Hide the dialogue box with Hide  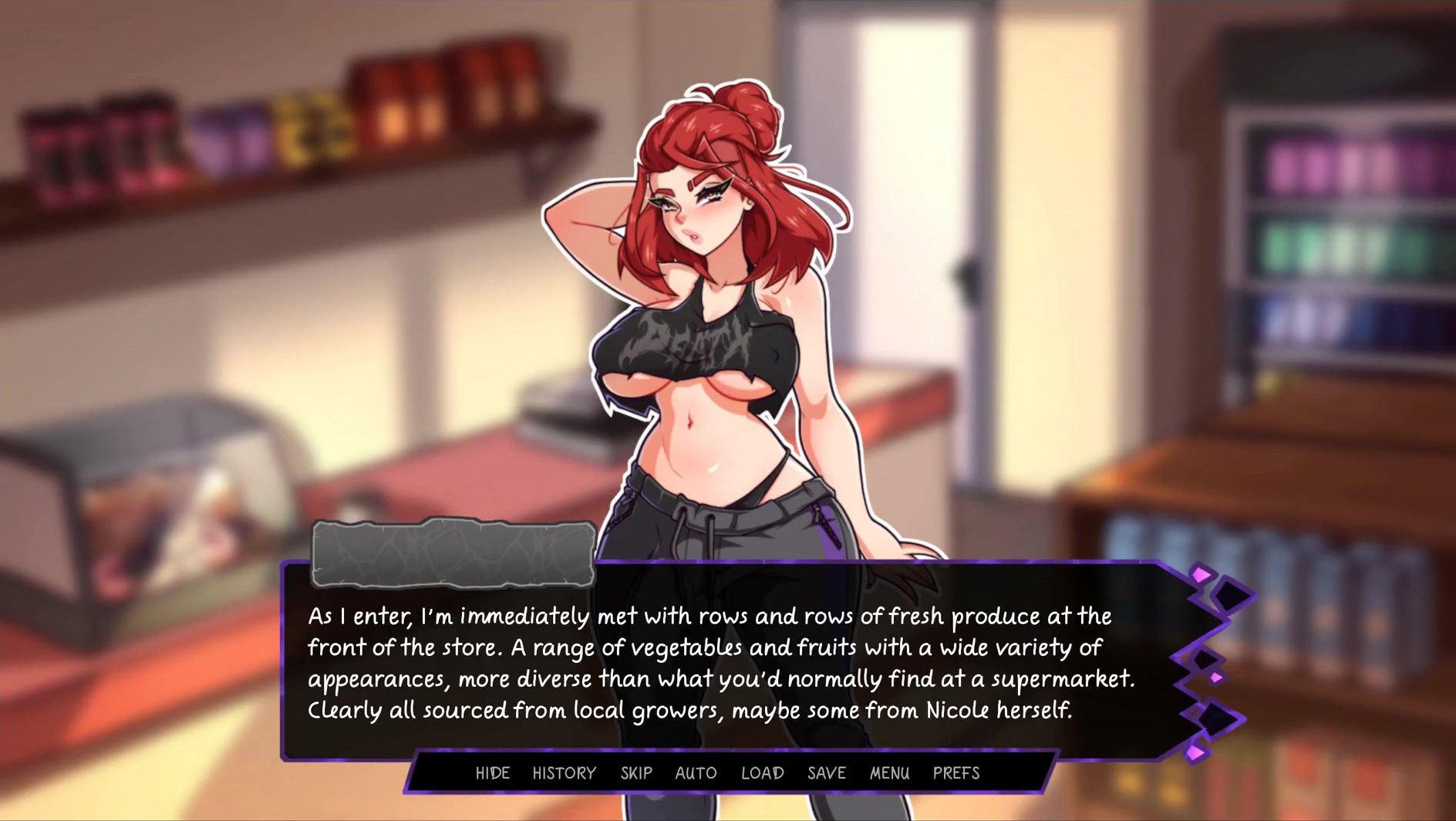(492, 772)
